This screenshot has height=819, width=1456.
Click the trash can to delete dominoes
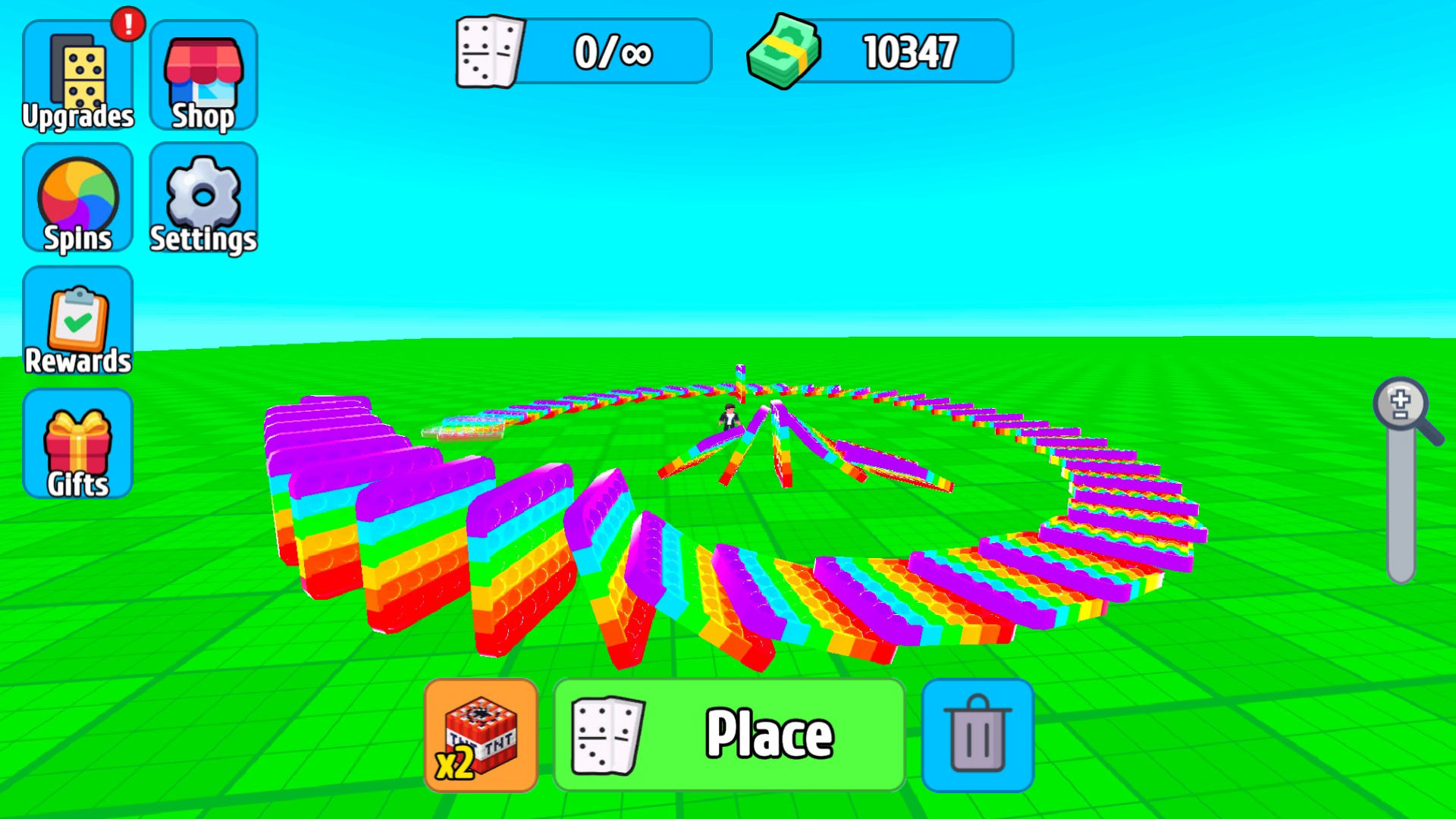coord(977,734)
